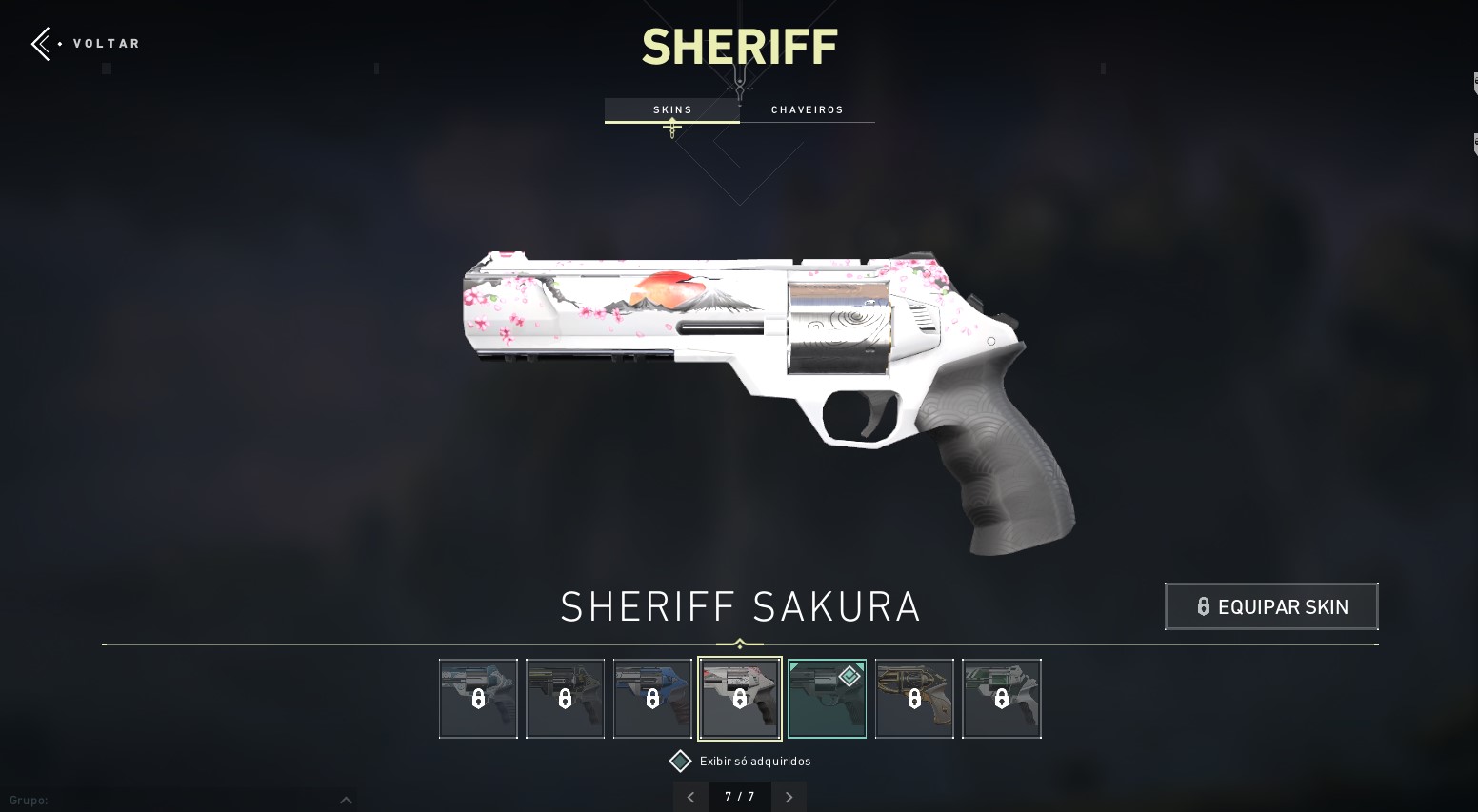Select the highlighted Sheriff Sakura thumbnail
This screenshot has height=812, width=1478.
click(740, 698)
